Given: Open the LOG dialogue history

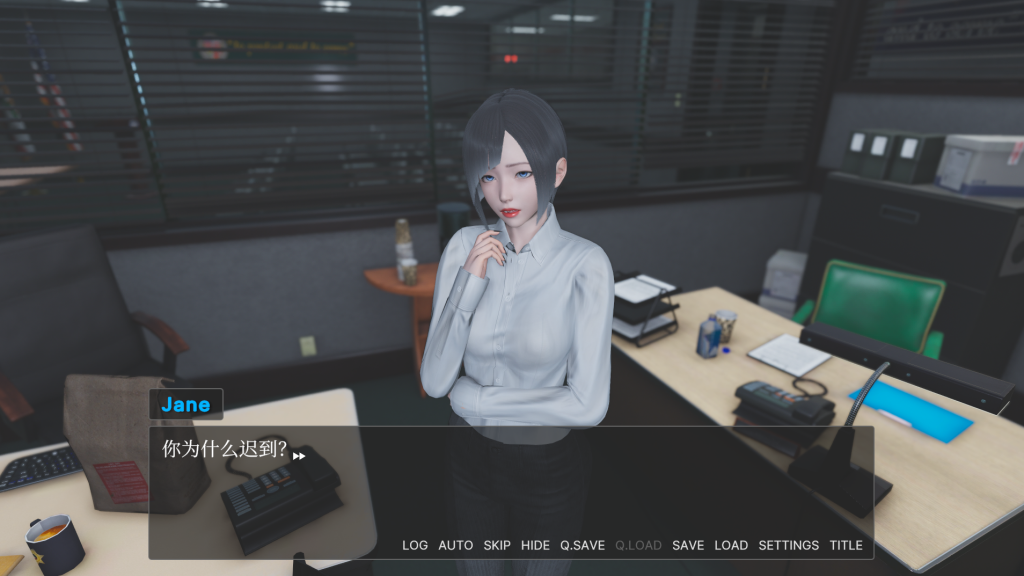Looking at the screenshot, I should click(414, 545).
